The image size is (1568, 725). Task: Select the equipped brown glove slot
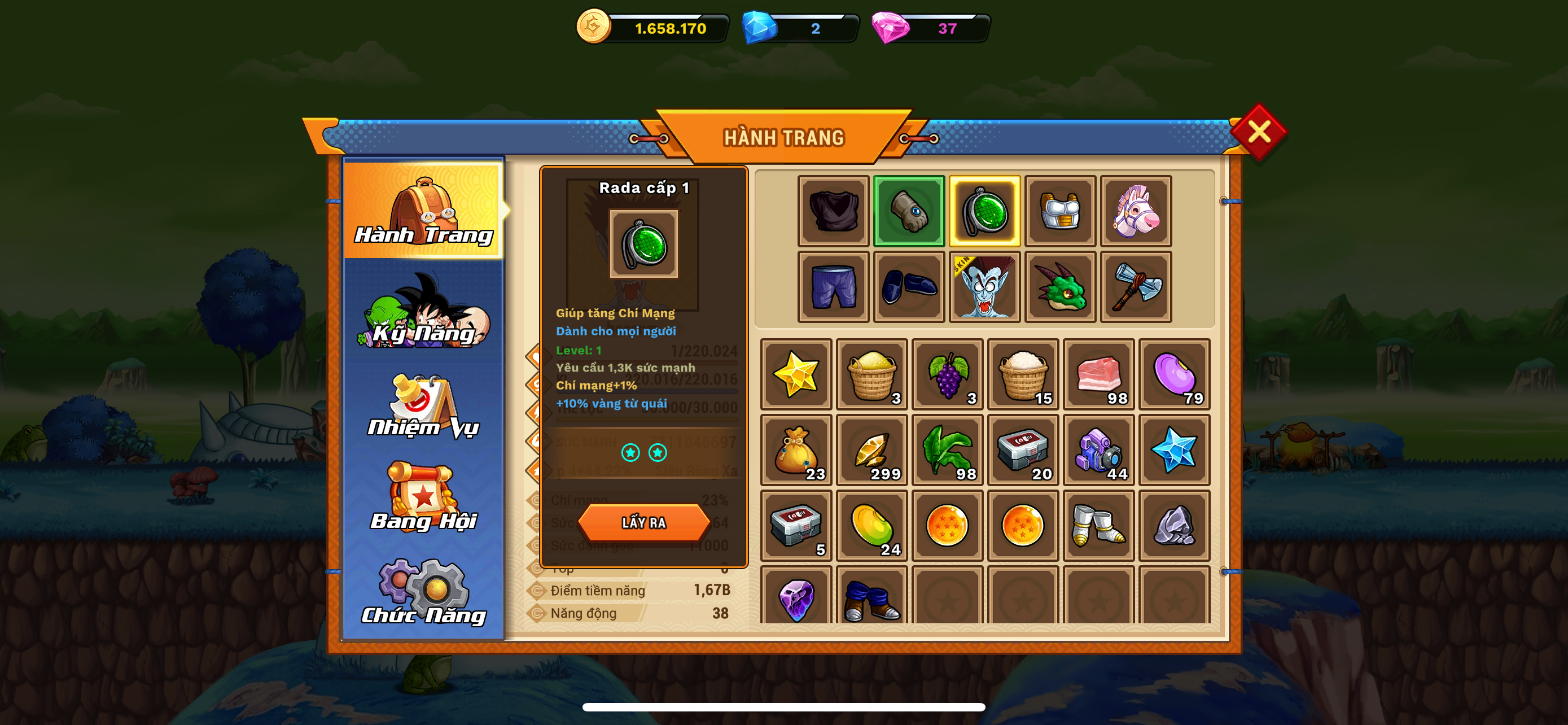(x=909, y=211)
